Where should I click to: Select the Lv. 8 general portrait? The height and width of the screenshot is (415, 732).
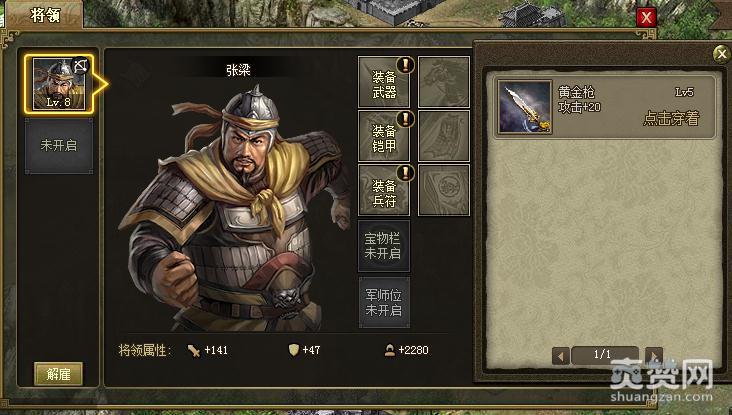[59, 84]
